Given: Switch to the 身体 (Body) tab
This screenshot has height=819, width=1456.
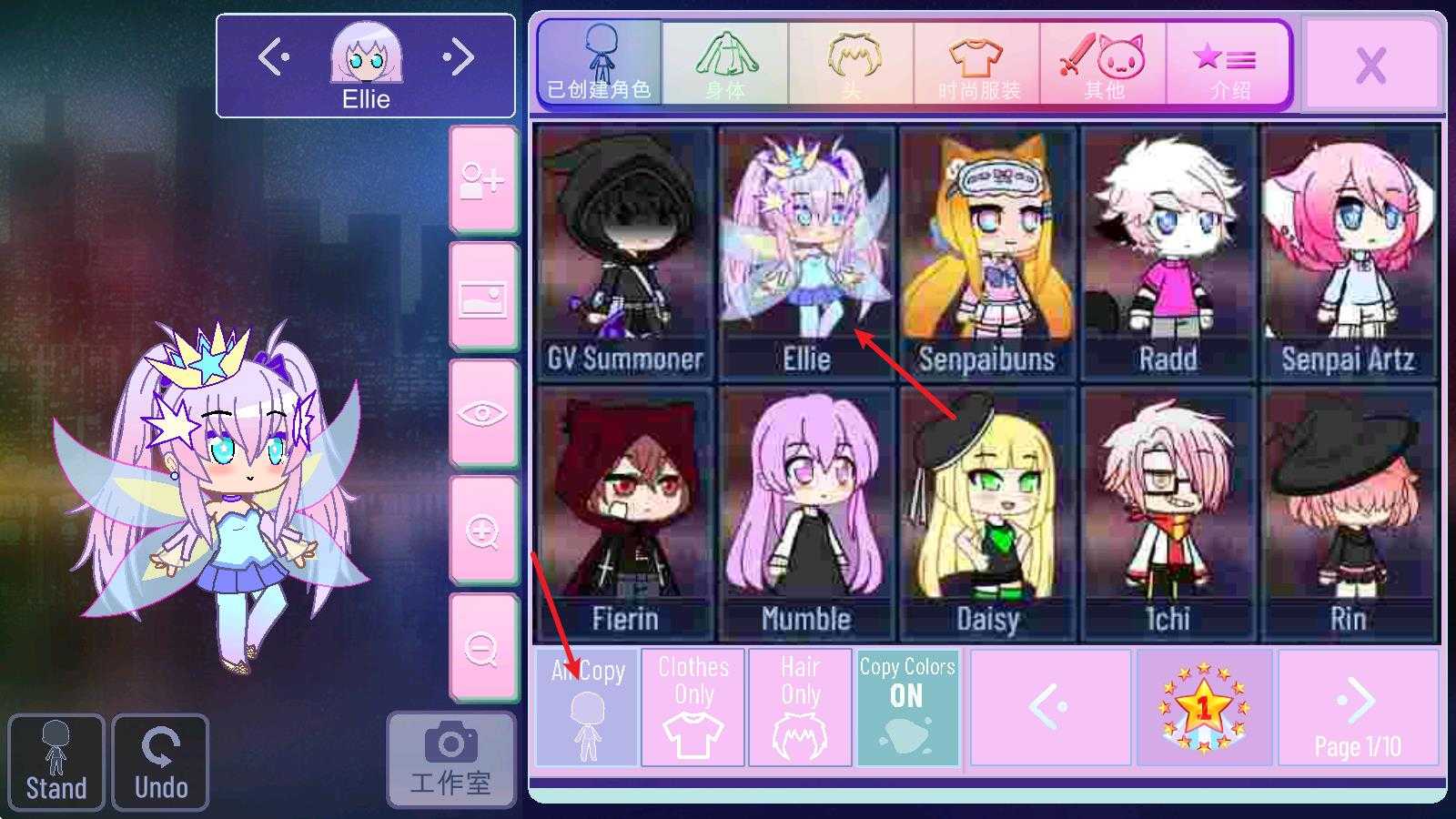Looking at the screenshot, I should pos(725,64).
